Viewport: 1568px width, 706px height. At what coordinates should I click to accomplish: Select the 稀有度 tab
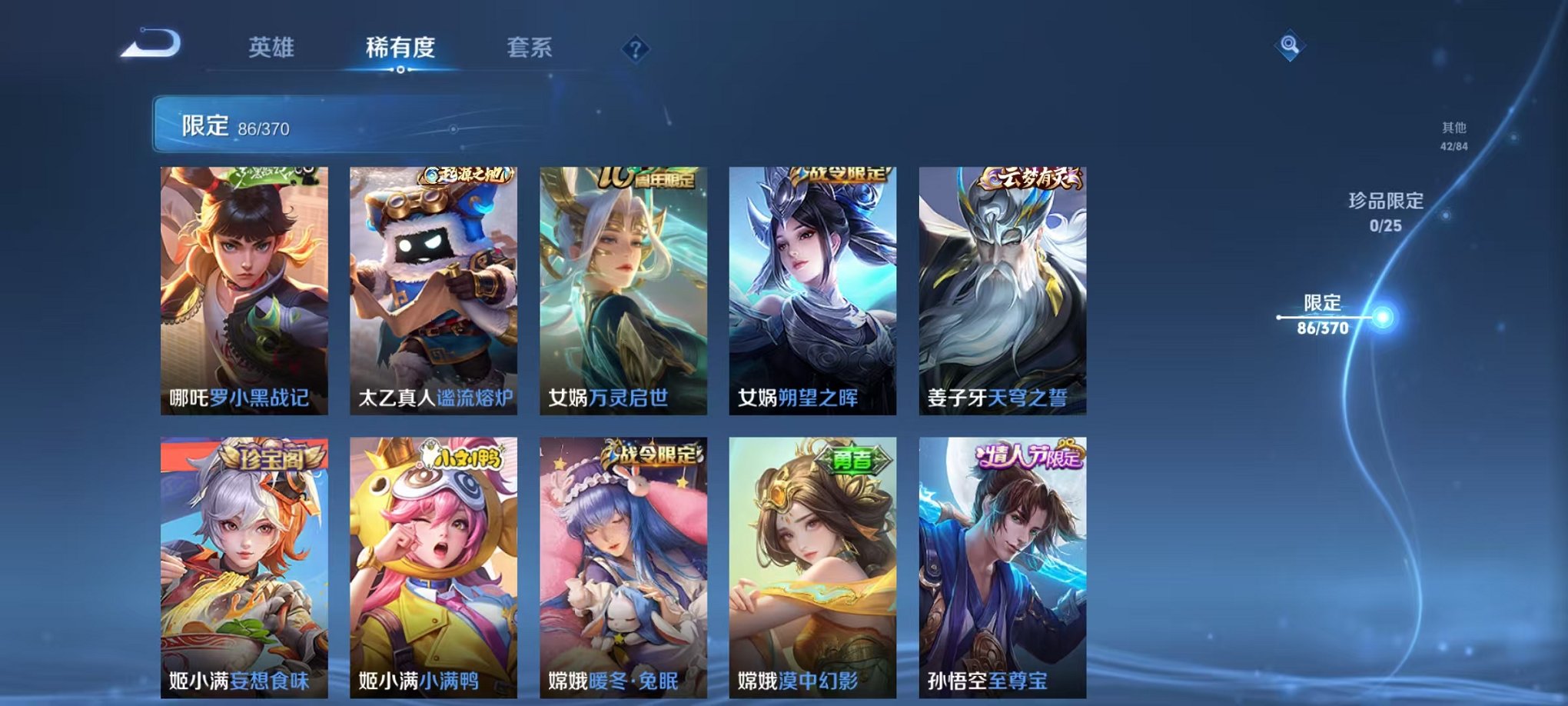pos(400,48)
